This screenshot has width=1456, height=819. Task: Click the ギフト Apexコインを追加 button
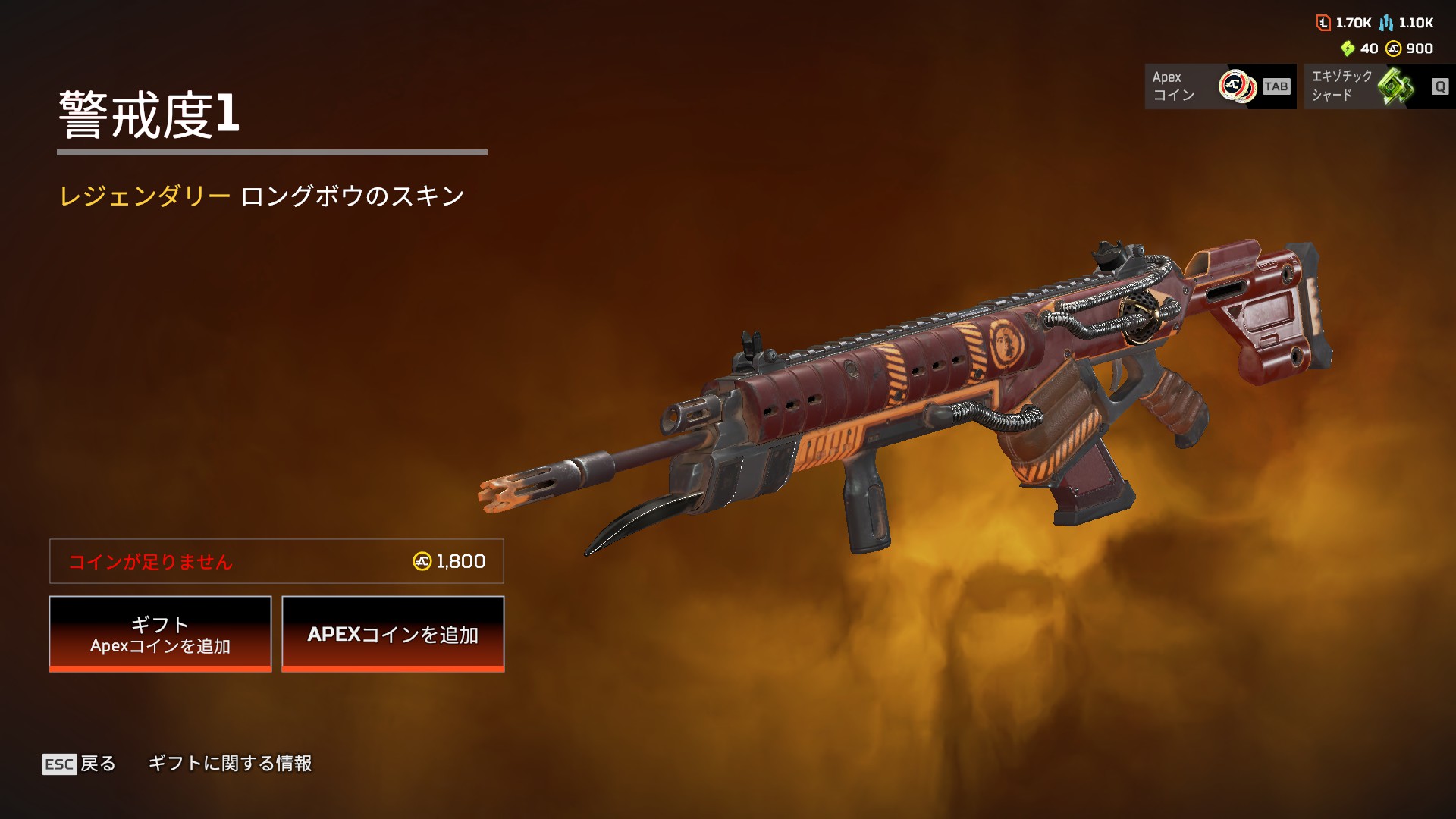click(160, 634)
